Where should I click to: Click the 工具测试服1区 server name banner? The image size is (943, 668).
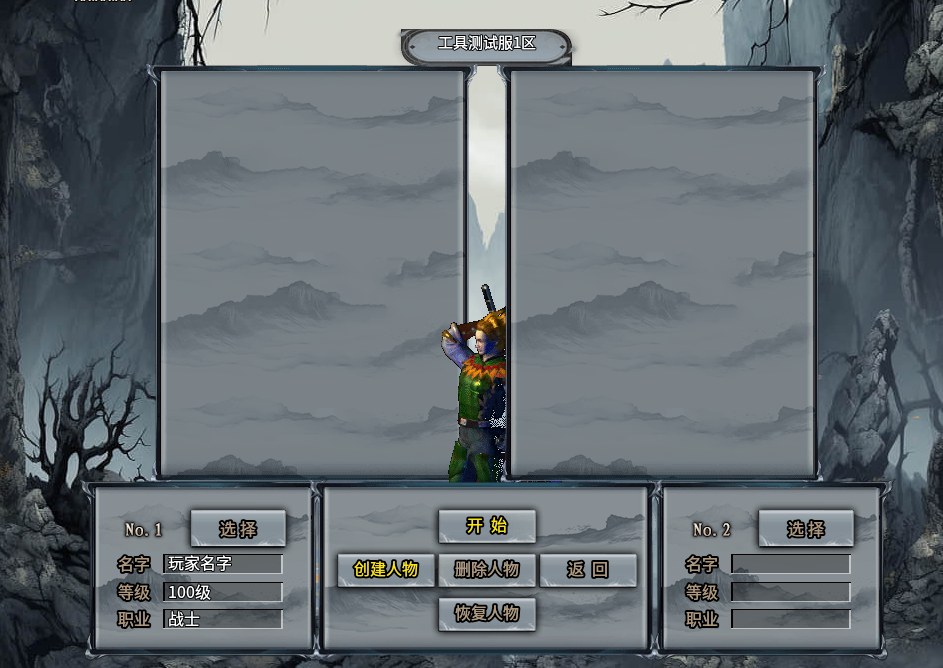487,45
